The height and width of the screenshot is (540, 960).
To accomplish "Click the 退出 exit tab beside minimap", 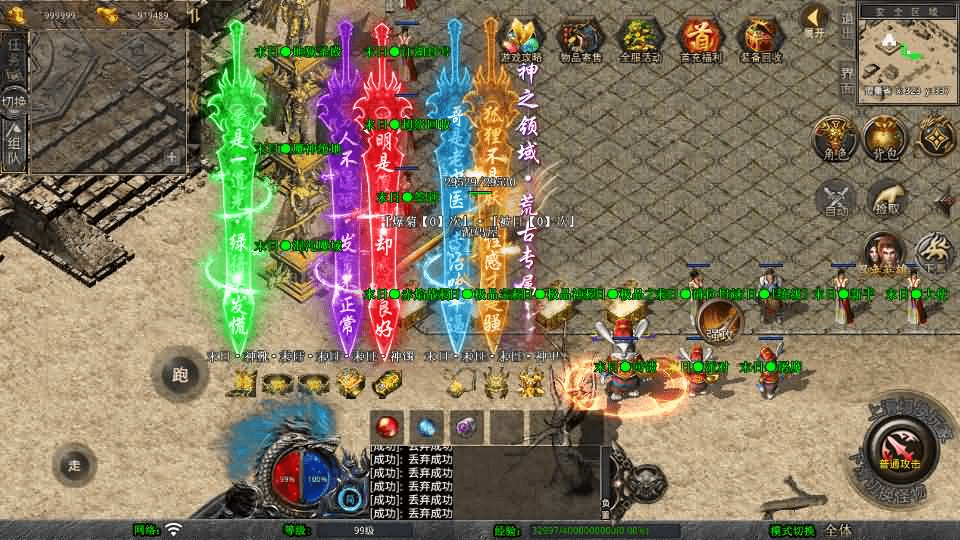I will (847, 20).
